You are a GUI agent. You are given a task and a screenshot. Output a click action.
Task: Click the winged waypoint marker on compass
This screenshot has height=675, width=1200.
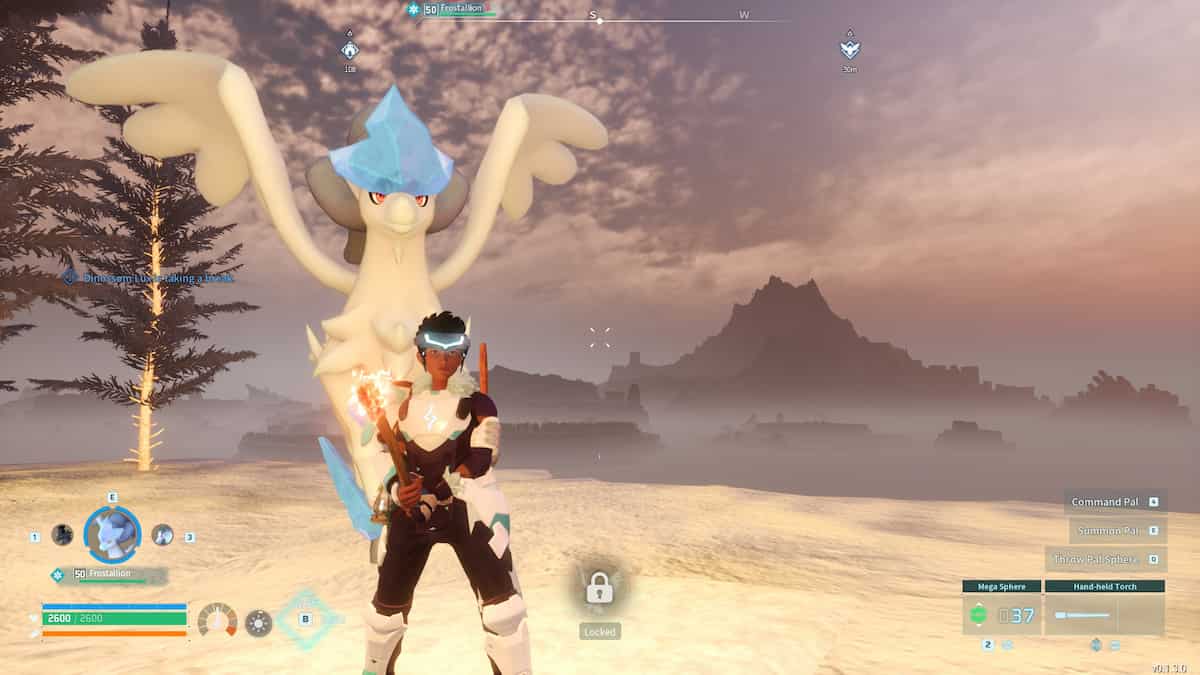[849, 49]
